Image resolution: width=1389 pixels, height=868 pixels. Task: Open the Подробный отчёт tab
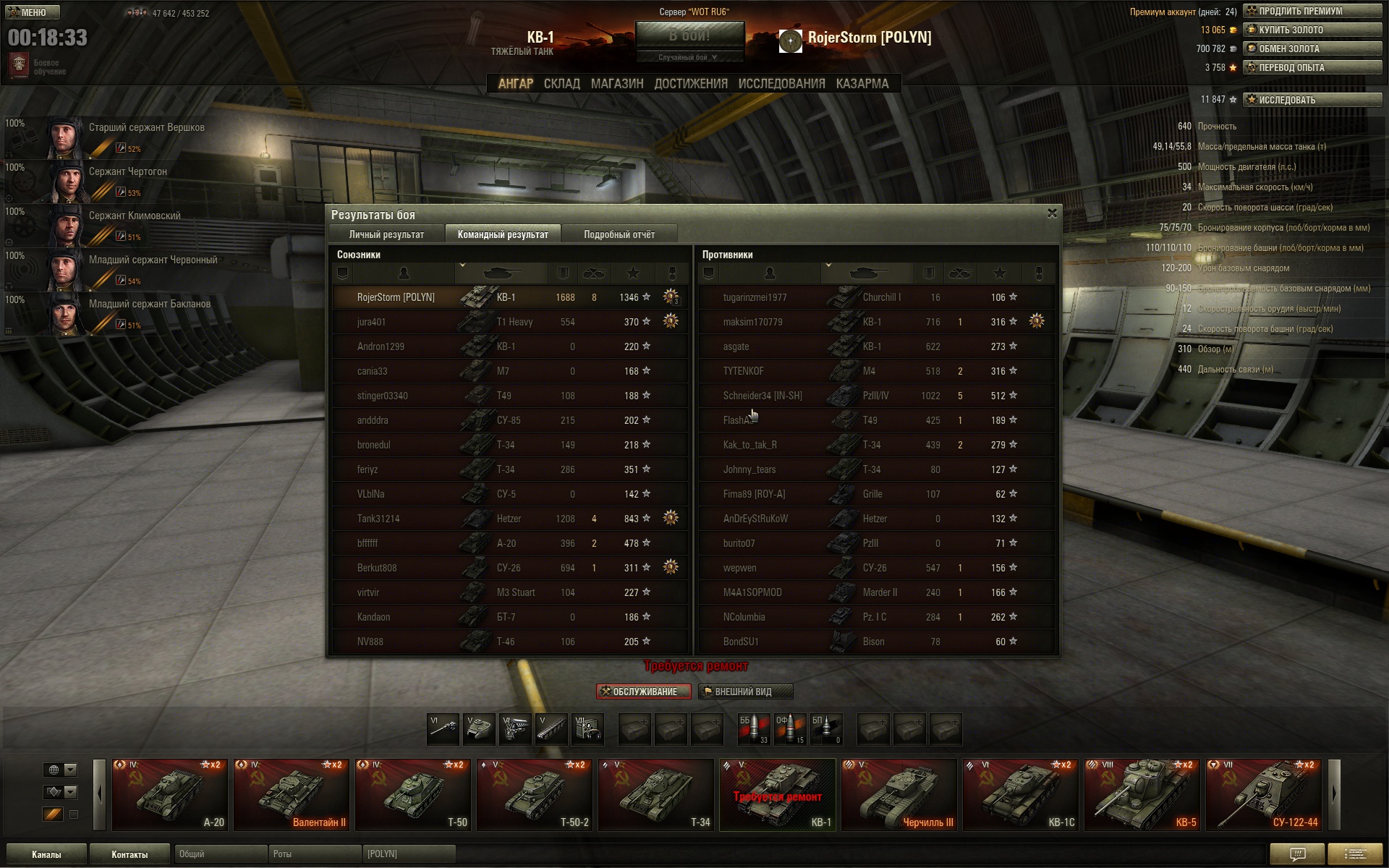click(619, 234)
